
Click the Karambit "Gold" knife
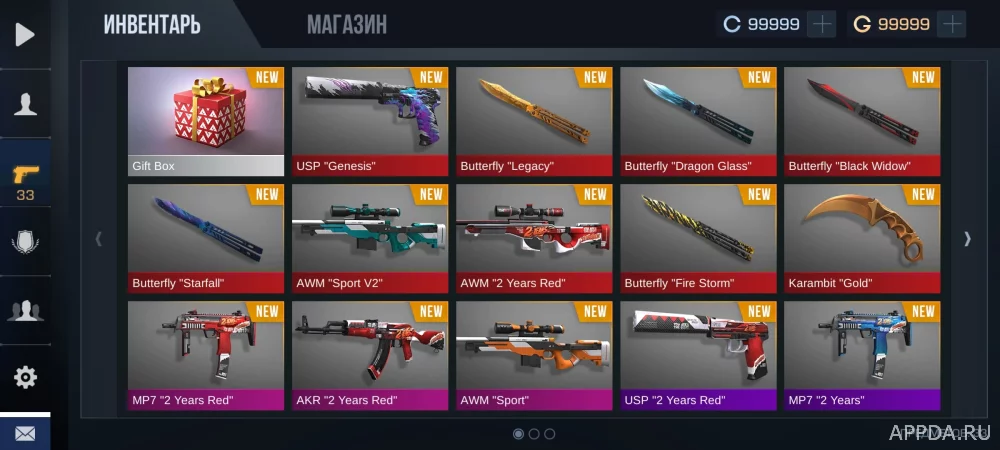point(861,238)
